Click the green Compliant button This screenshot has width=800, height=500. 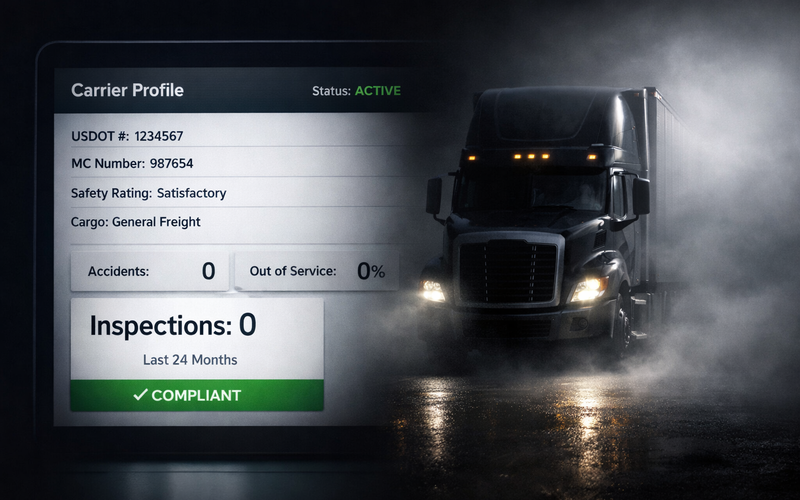point(197,395)
